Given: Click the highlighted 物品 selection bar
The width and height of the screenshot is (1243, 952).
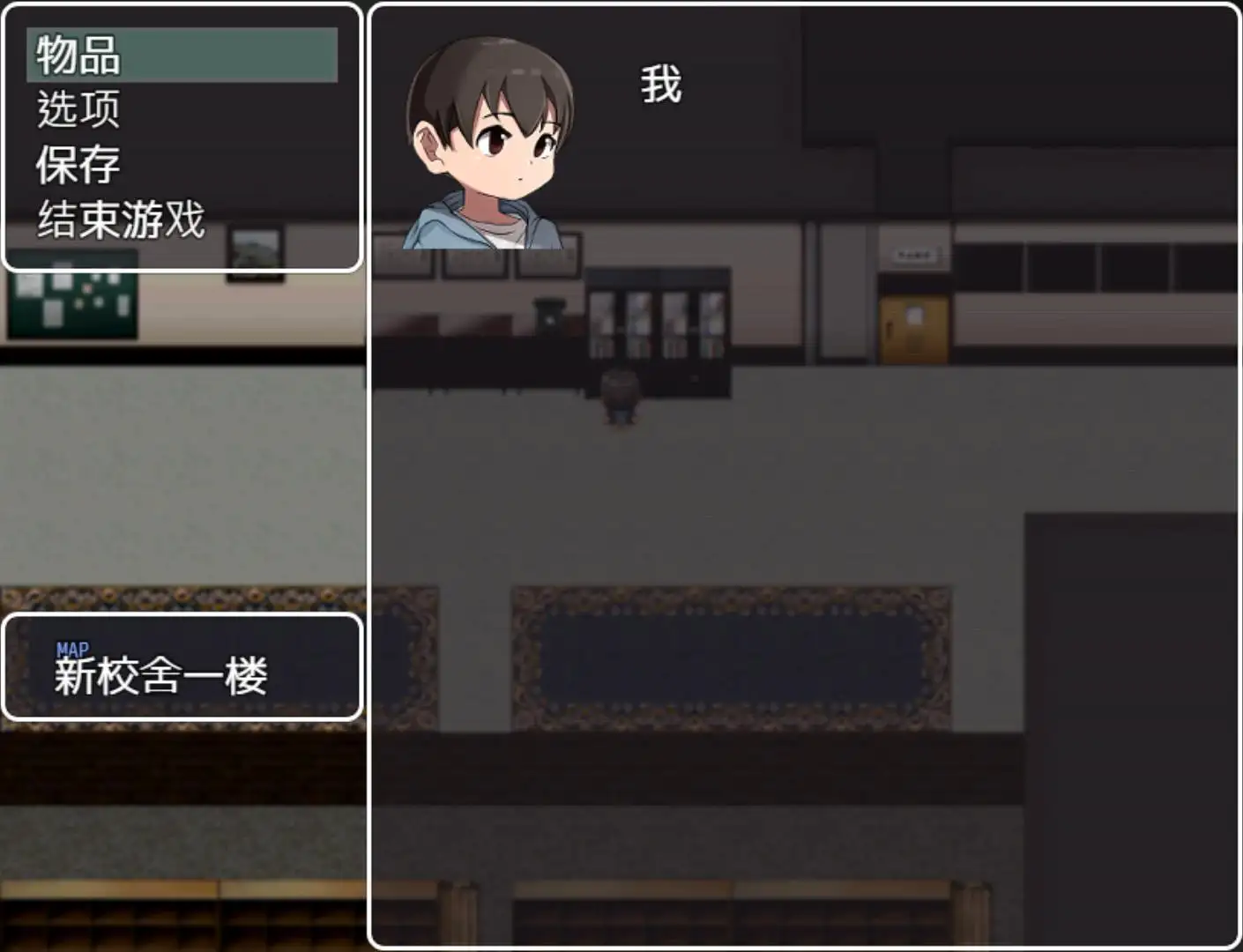Looking at the screenshot, I should pos(181,55).
